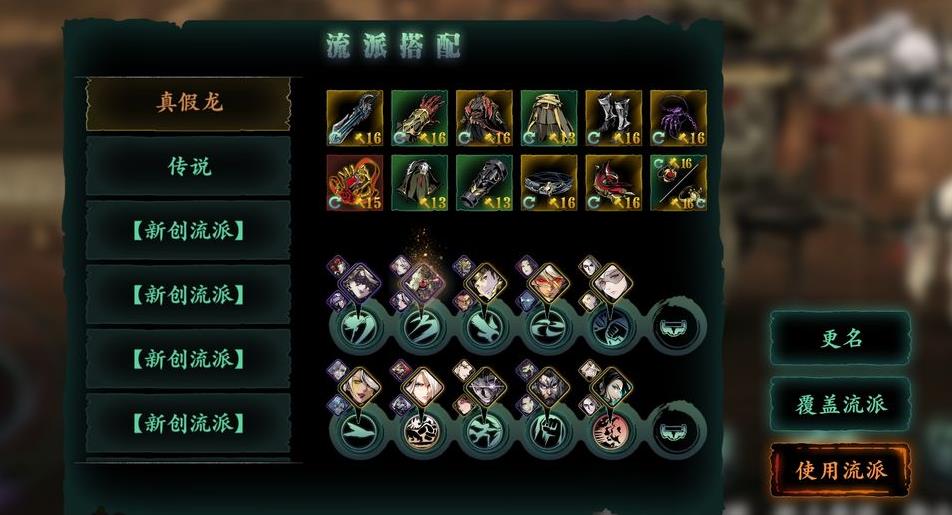This screenshot has width=952, height=515.
Task: Overwrite the build with 覆盖流派
Action: pos(840,404)
